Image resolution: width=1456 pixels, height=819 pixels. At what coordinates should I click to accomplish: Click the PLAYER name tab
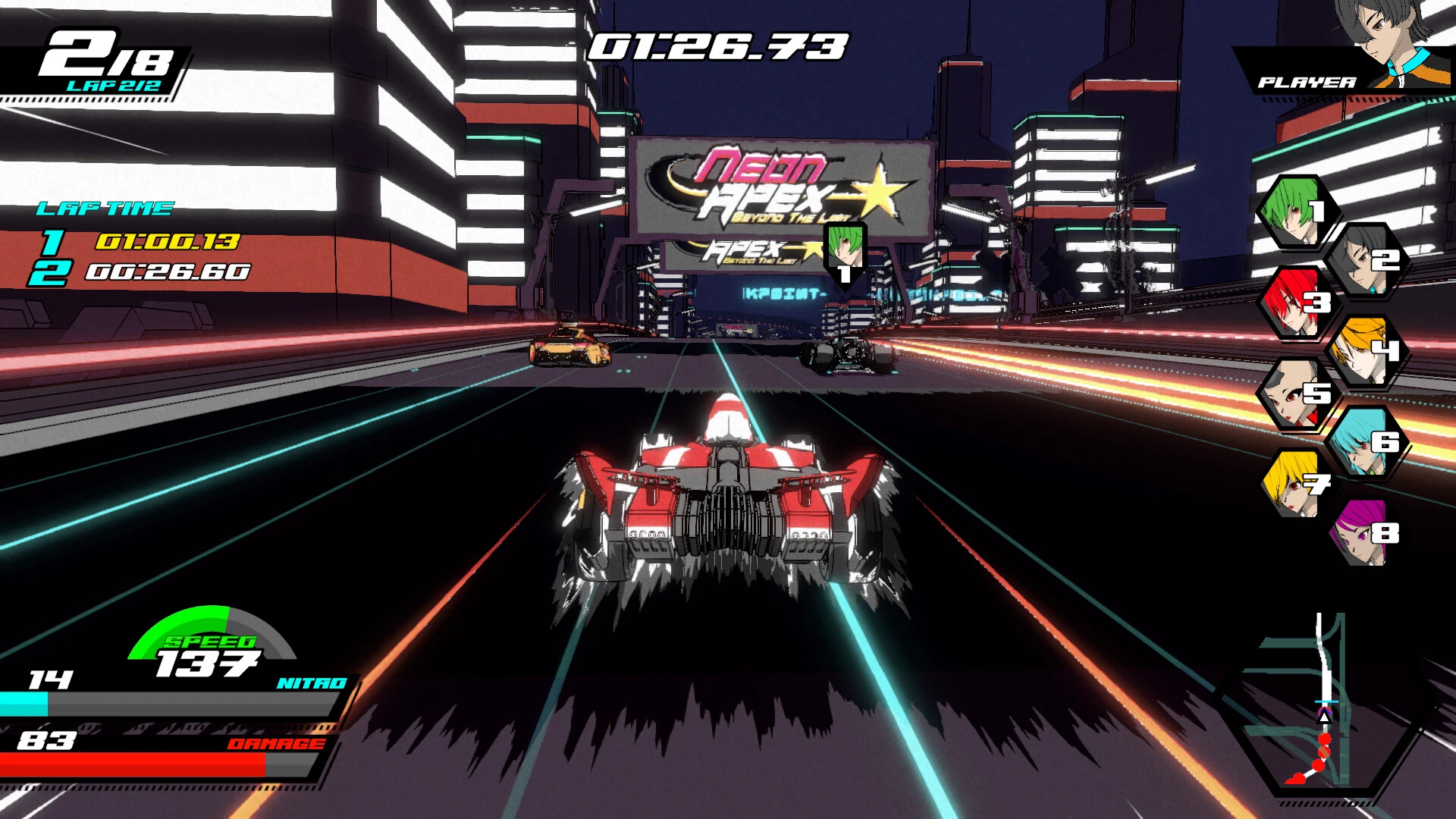[1307, 80]
